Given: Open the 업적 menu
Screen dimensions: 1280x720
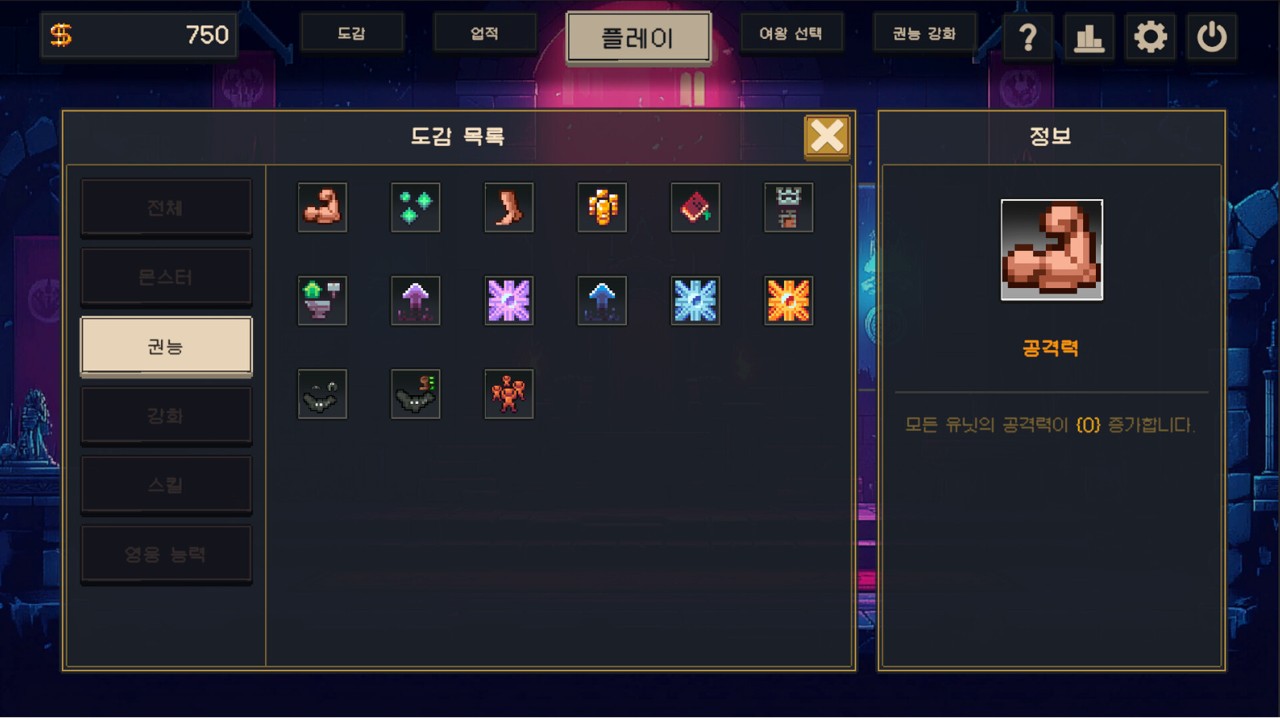Looking at the screenshot, I should [x=485, y=32].
